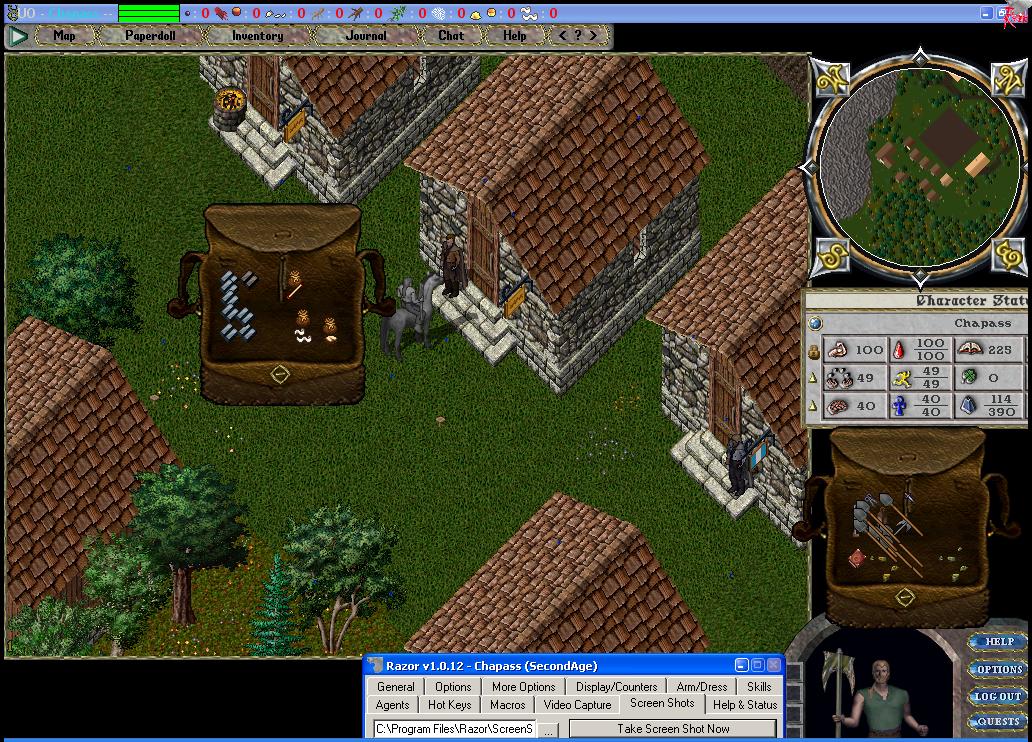Select the Macros tab in Razor

click(x=507, y=705)
